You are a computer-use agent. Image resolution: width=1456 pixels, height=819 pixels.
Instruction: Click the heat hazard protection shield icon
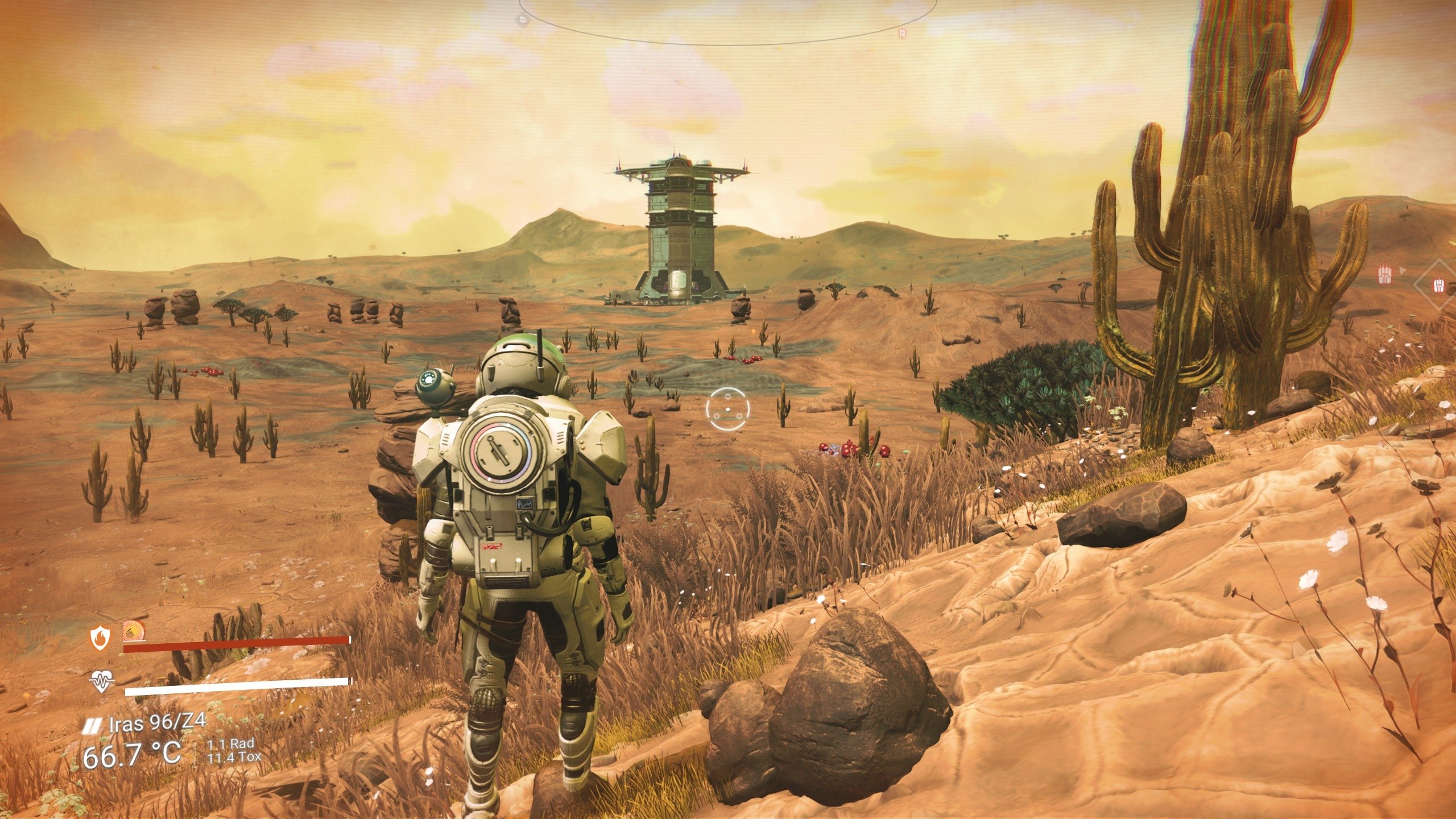click(x=100, y=639)
